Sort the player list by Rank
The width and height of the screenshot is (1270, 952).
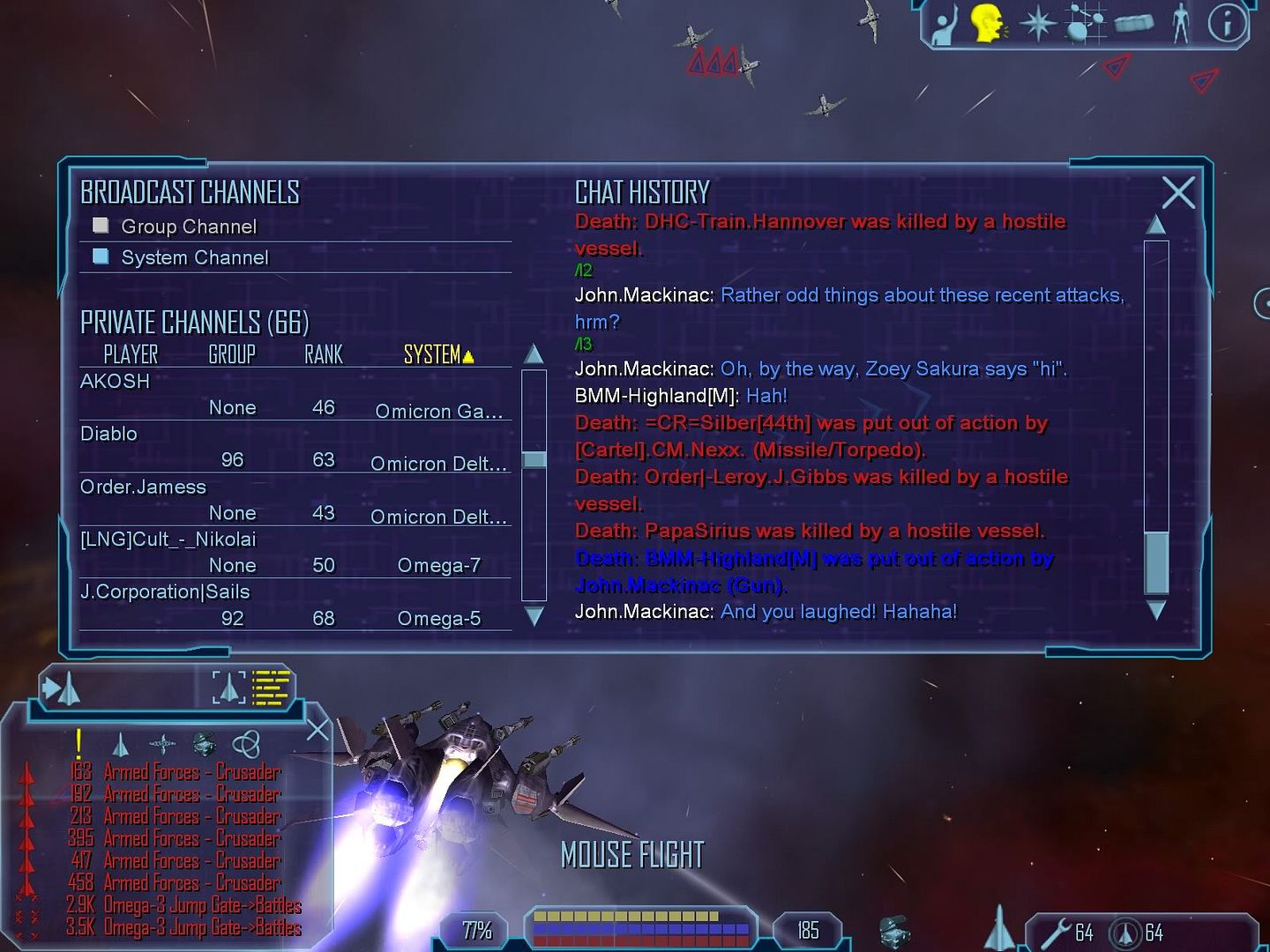[x=324, y=354]
